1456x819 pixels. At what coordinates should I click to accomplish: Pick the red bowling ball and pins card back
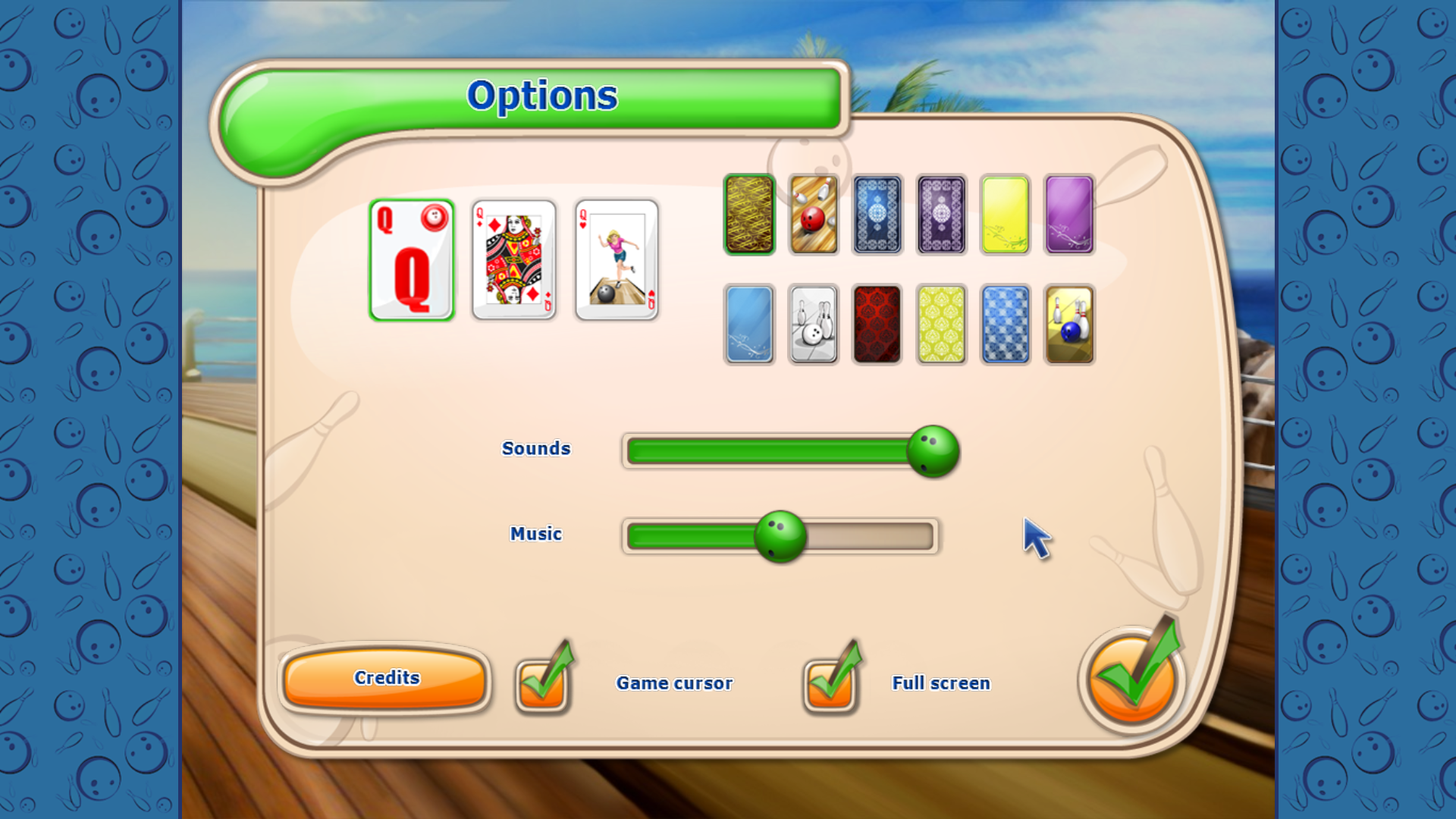(x=813, y=213)
